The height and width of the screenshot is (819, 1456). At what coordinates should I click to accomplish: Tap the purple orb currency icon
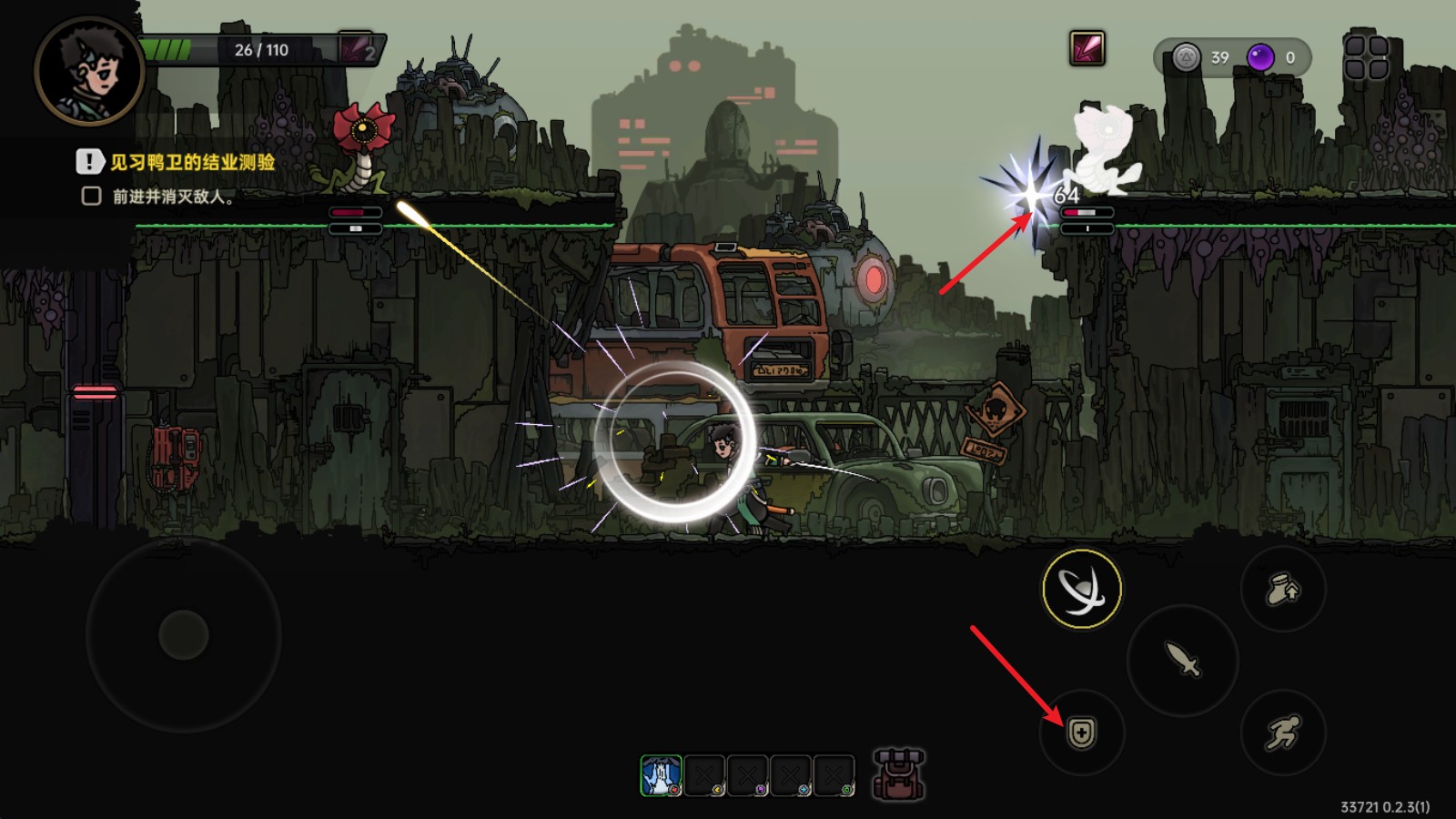coord(1260,57)
